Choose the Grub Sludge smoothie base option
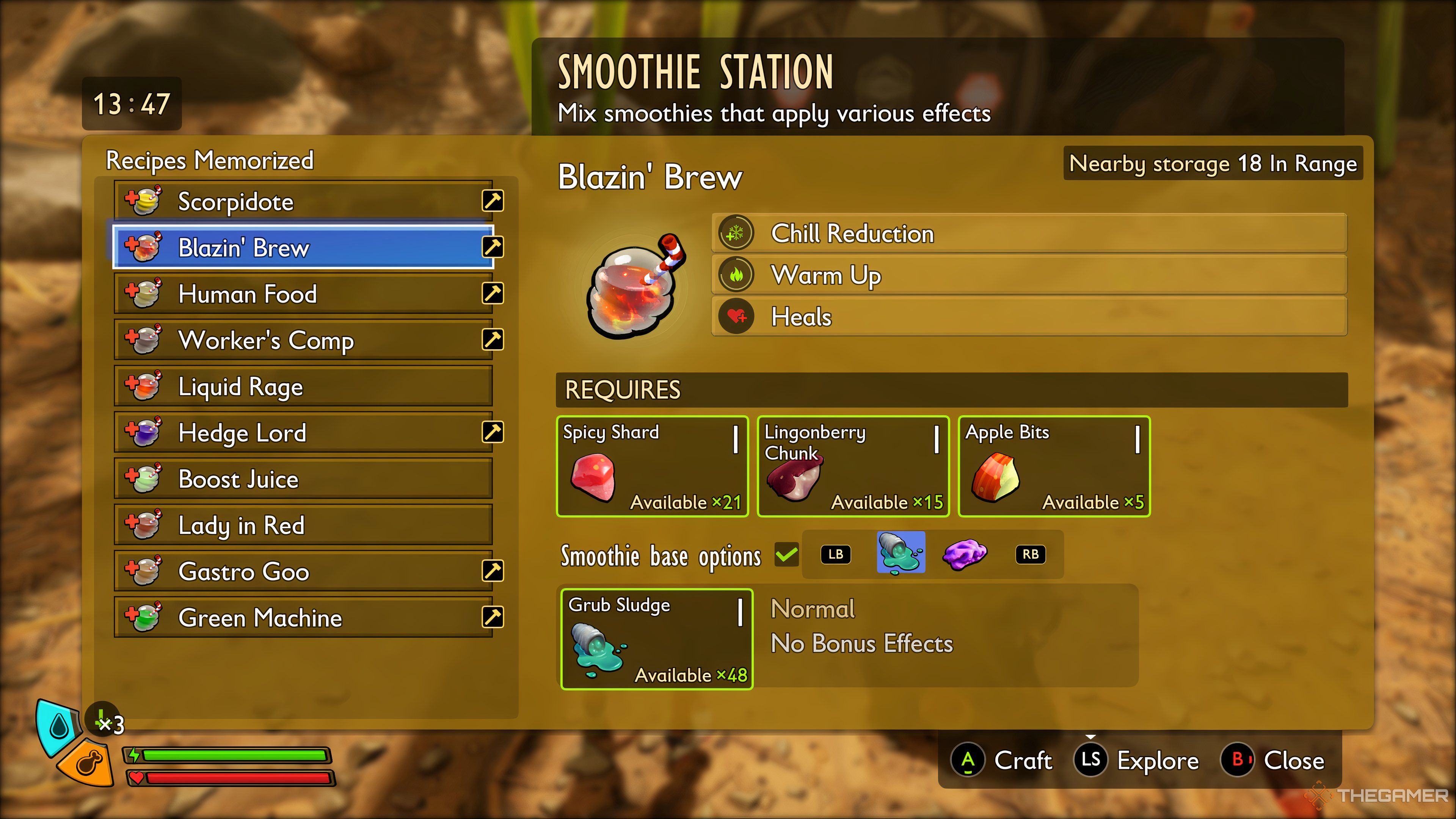The width and height of the screenshot is (1456, 819). click(x=901, y=553)
